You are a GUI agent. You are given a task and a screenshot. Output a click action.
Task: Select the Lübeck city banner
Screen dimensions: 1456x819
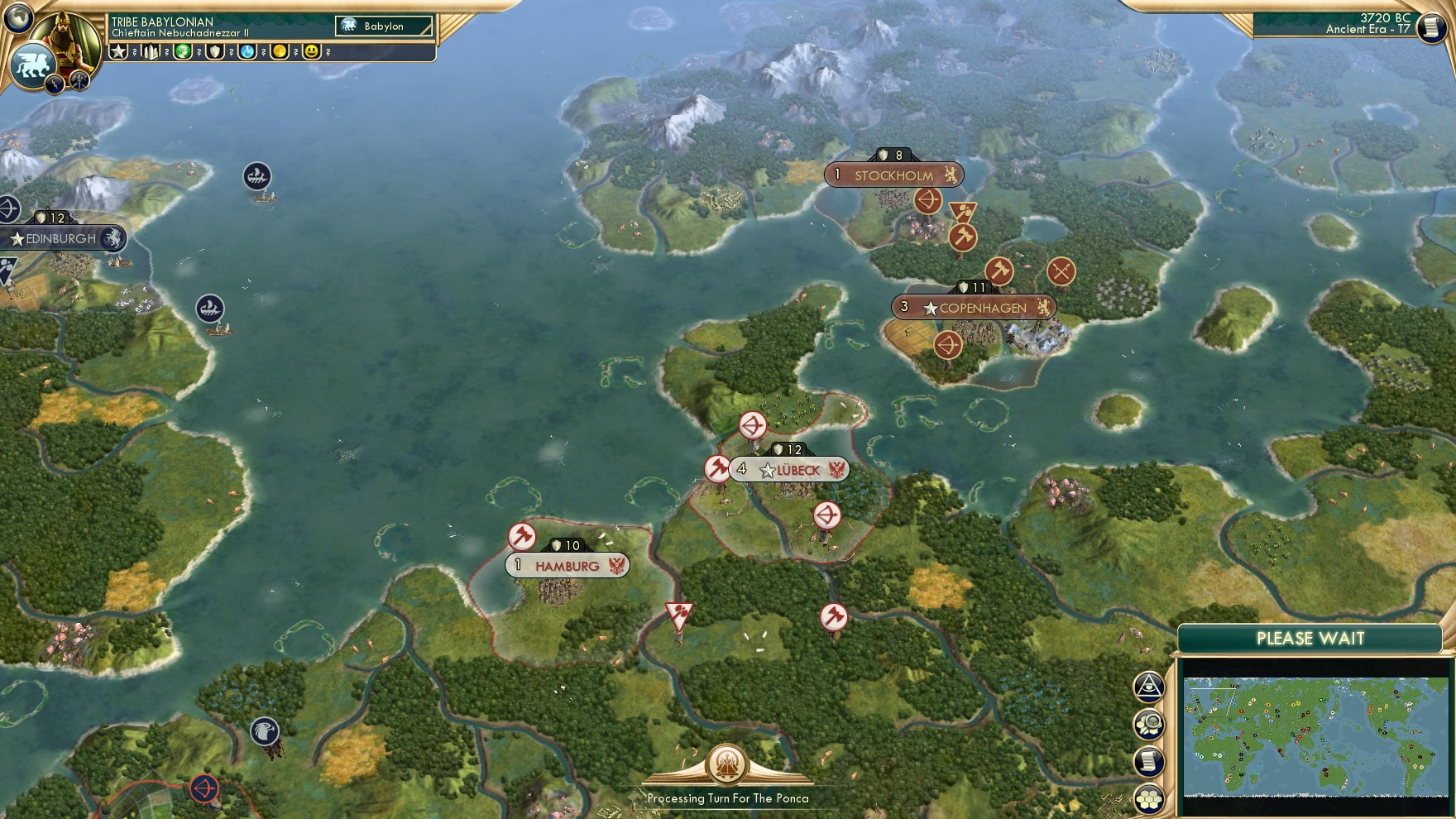coord(788,468)
